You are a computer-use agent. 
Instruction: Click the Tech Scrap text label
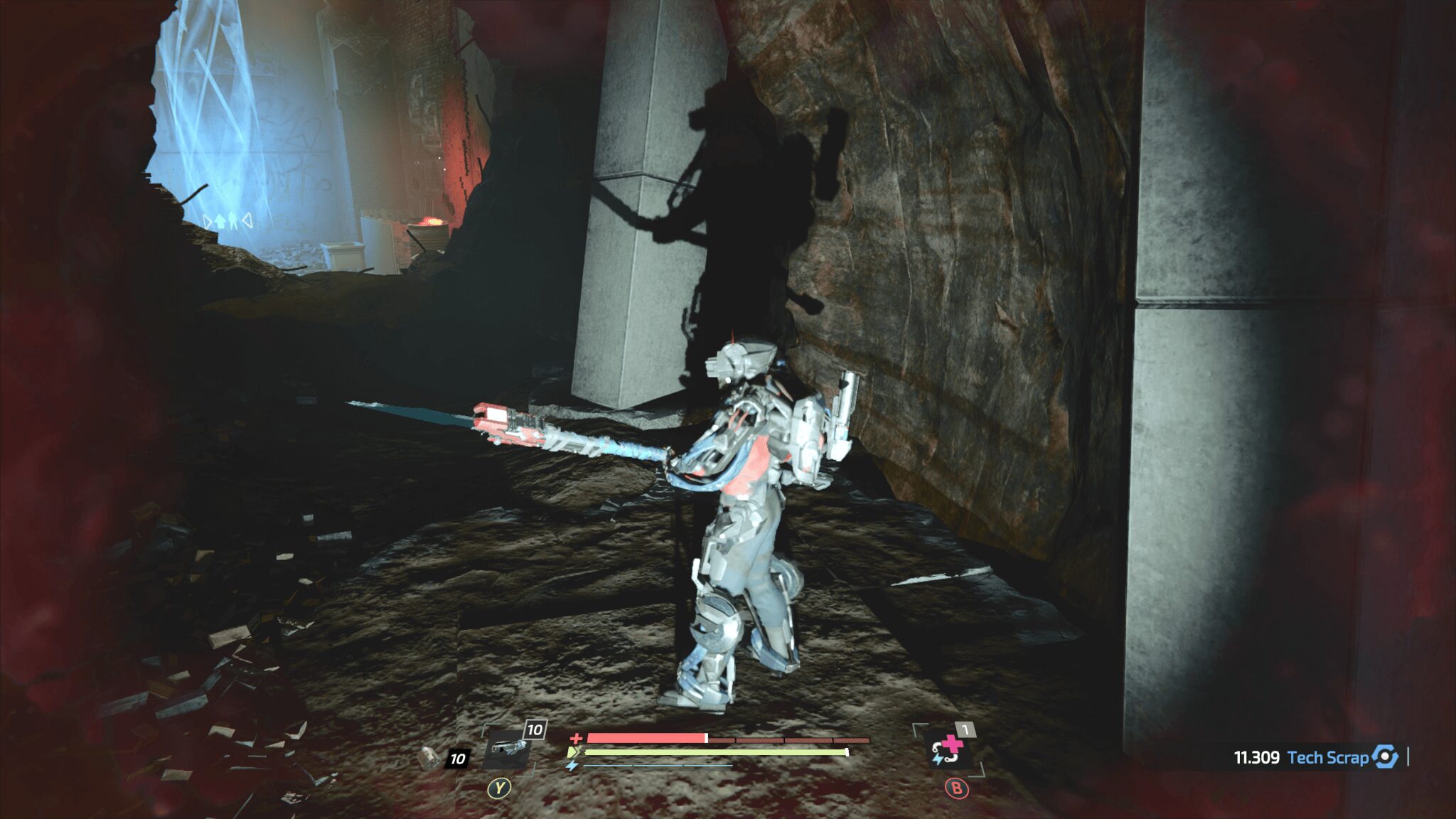pyautogui.click(x=1329, y=756)
